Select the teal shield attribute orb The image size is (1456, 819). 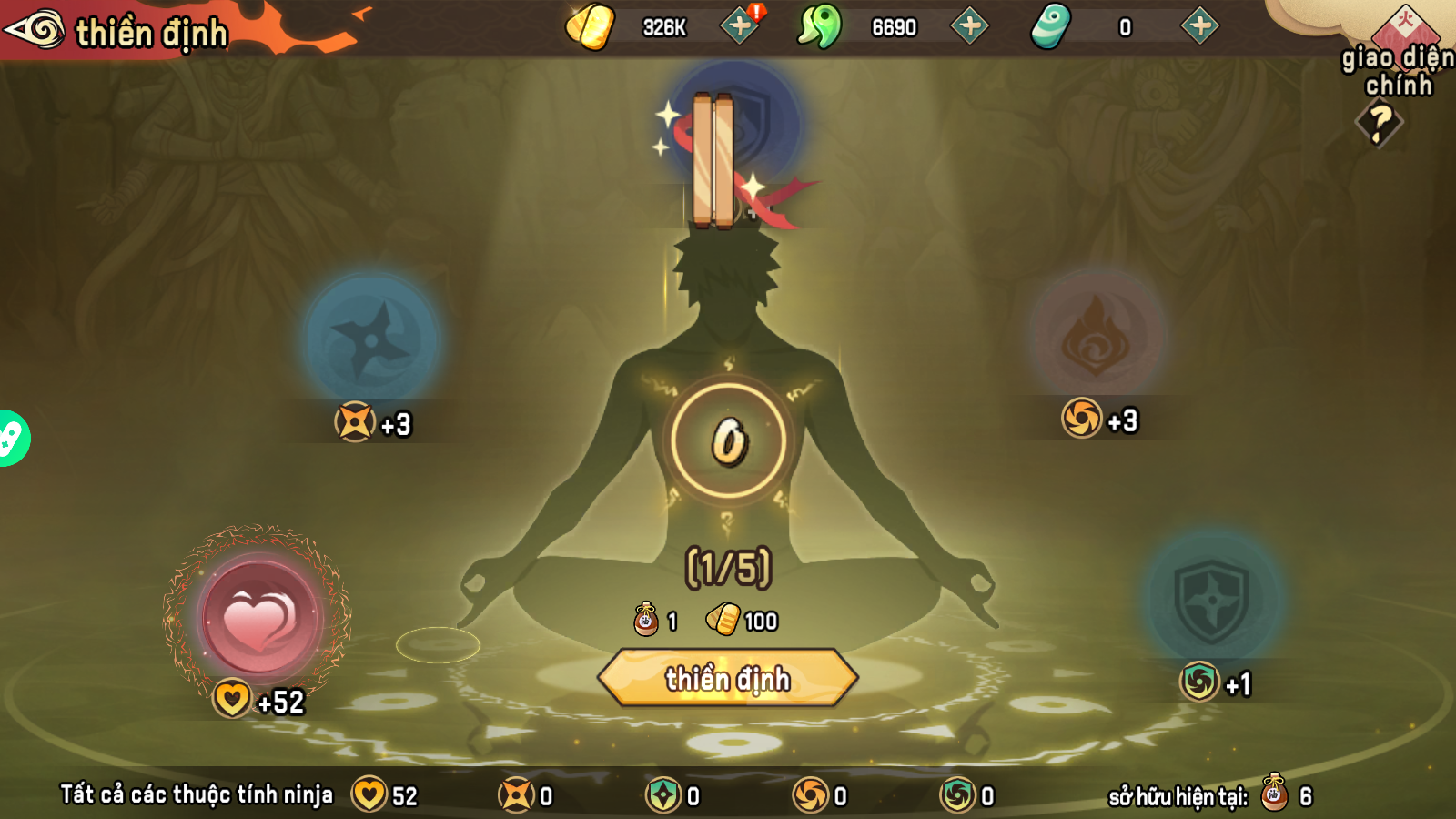pyautogui.click(x=1212, y=599)
